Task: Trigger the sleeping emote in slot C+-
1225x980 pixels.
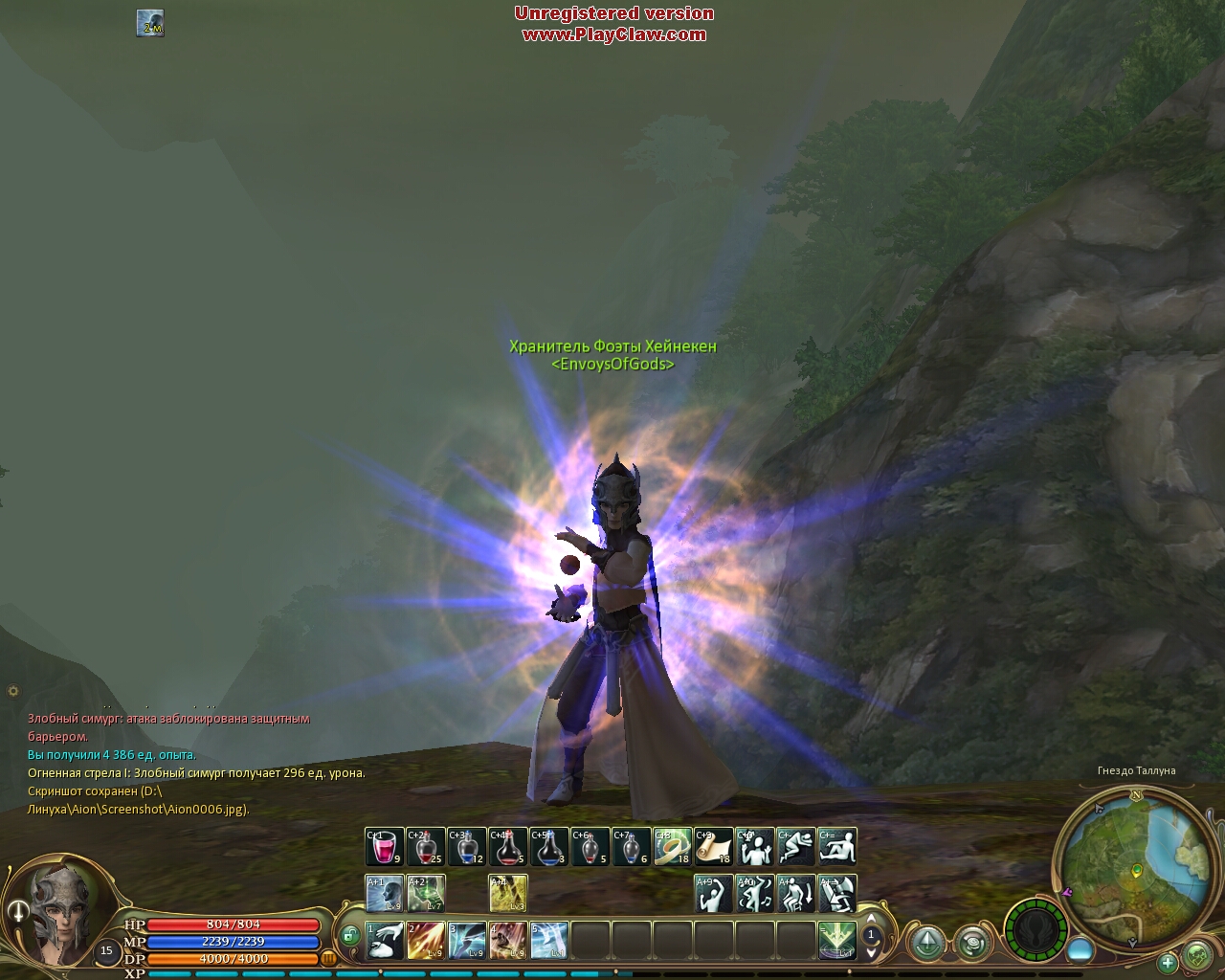Action: click(x=796, y=847)
